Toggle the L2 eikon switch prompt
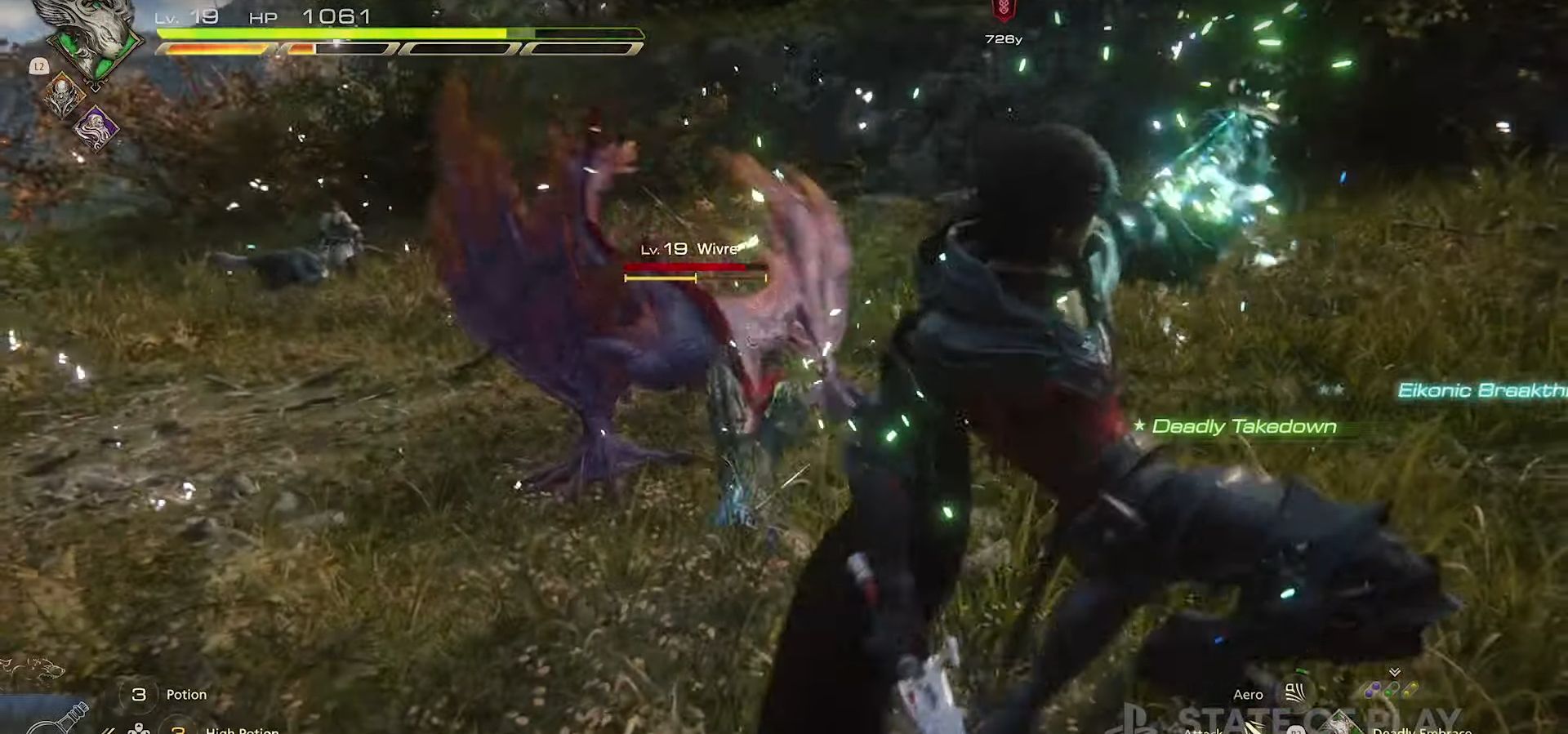 39,66
